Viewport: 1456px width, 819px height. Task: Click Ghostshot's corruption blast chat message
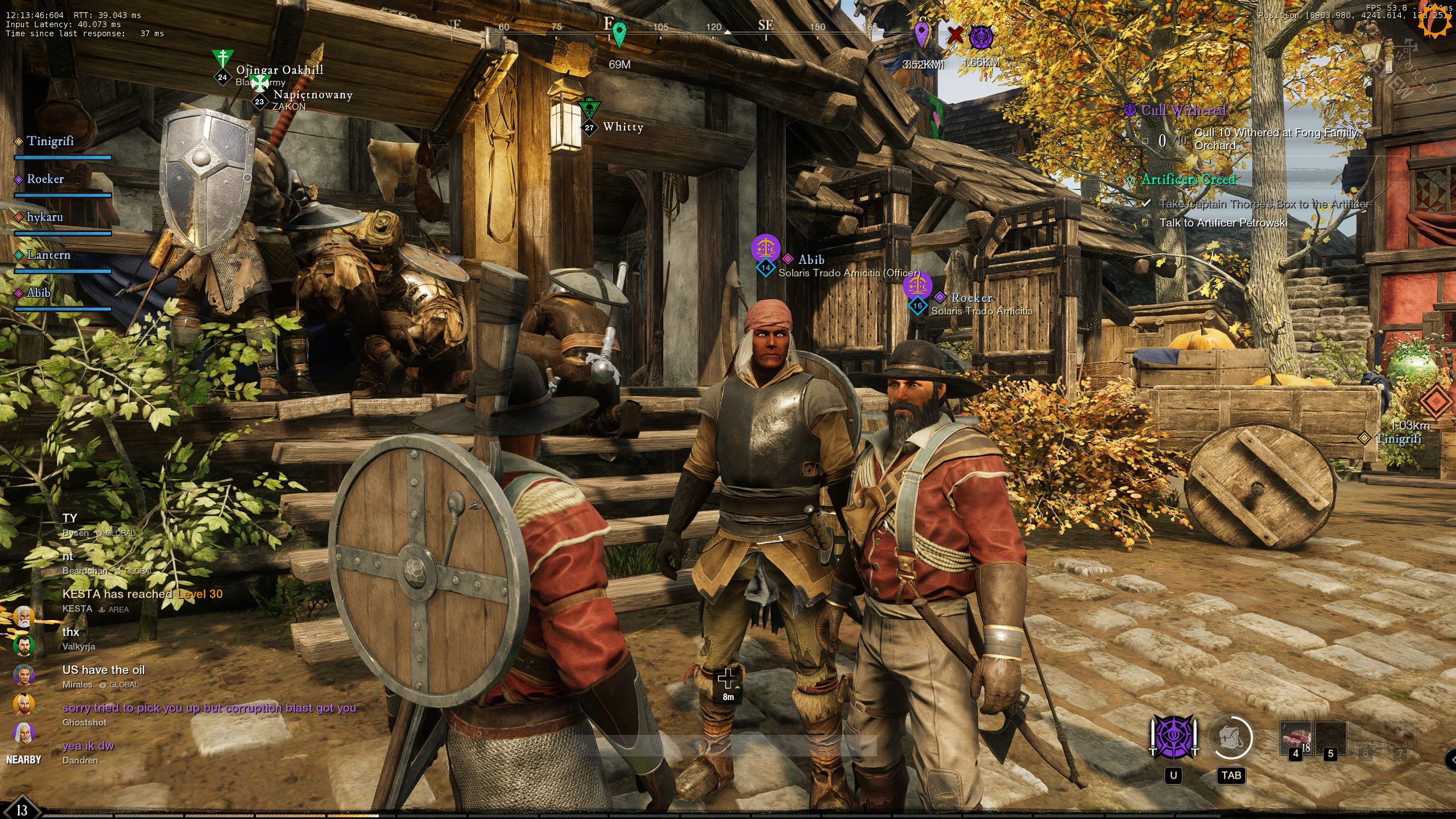pos(209,708)
